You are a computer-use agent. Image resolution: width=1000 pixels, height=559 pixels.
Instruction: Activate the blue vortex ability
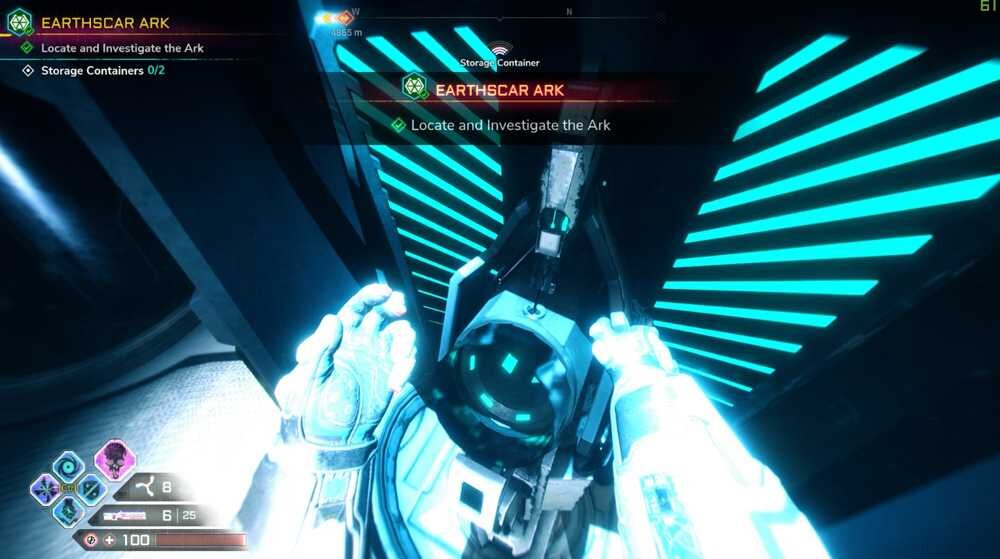(x=69, y=465)
